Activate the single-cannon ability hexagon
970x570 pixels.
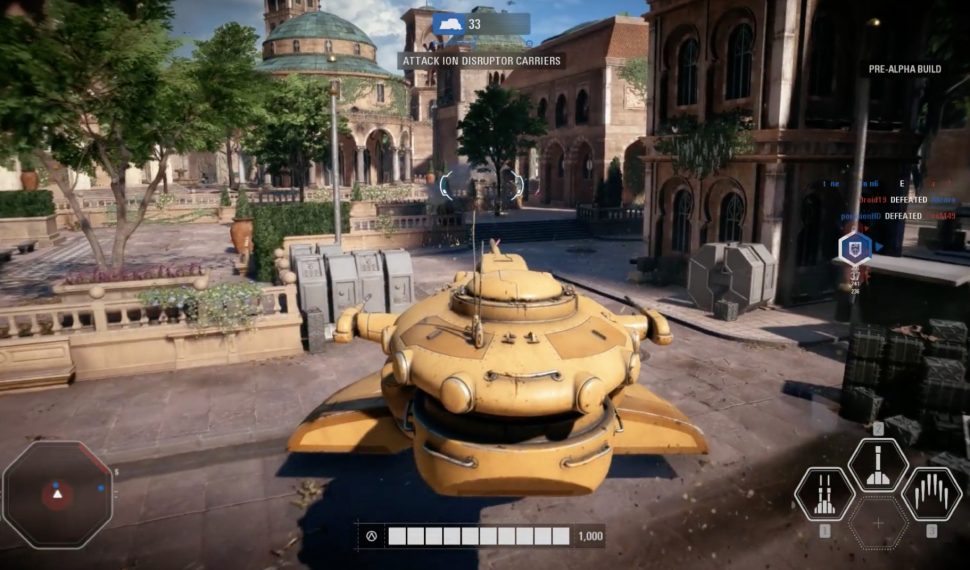[x=878, y=466]
